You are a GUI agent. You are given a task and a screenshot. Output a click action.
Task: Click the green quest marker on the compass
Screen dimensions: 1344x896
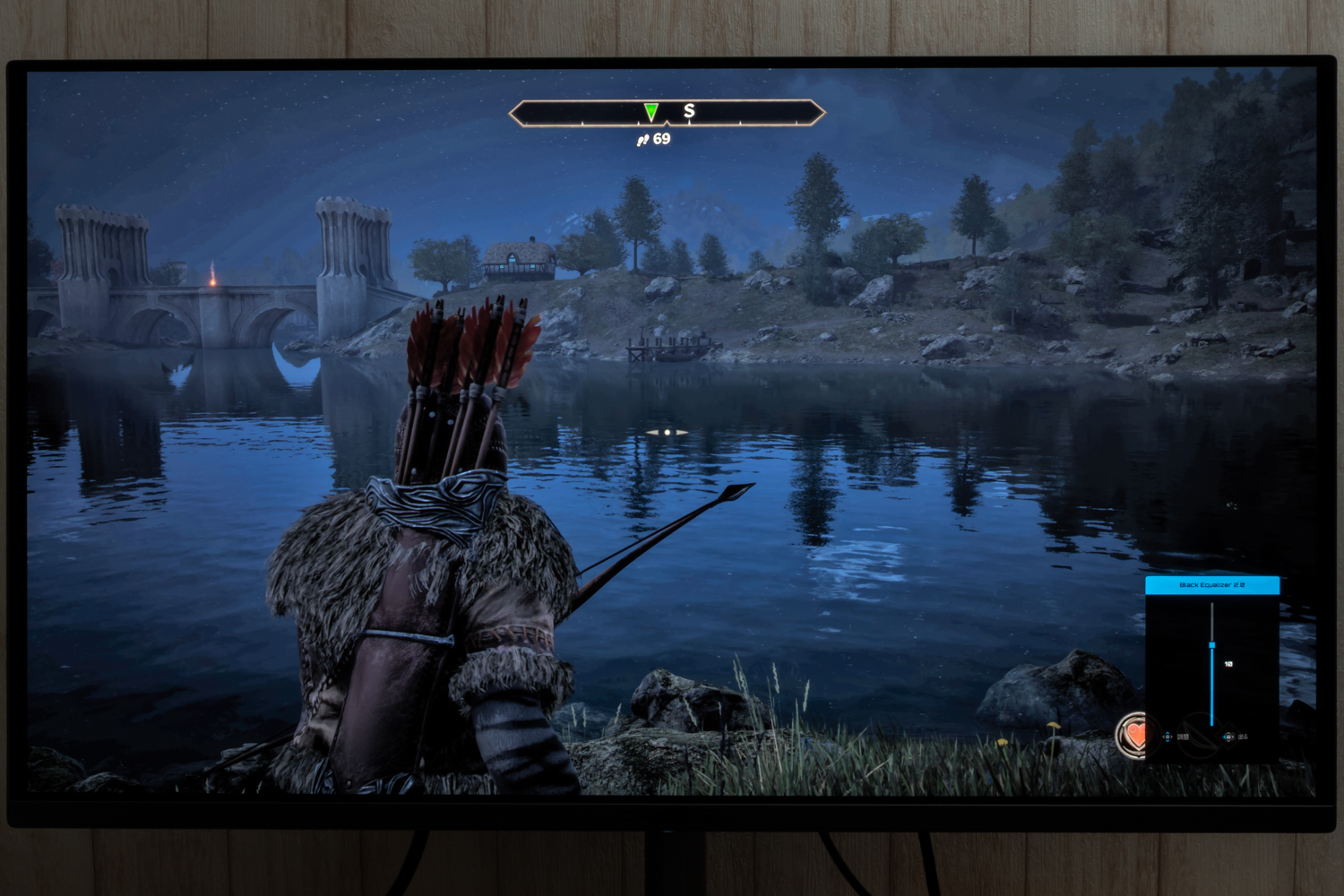click(651, 112)
